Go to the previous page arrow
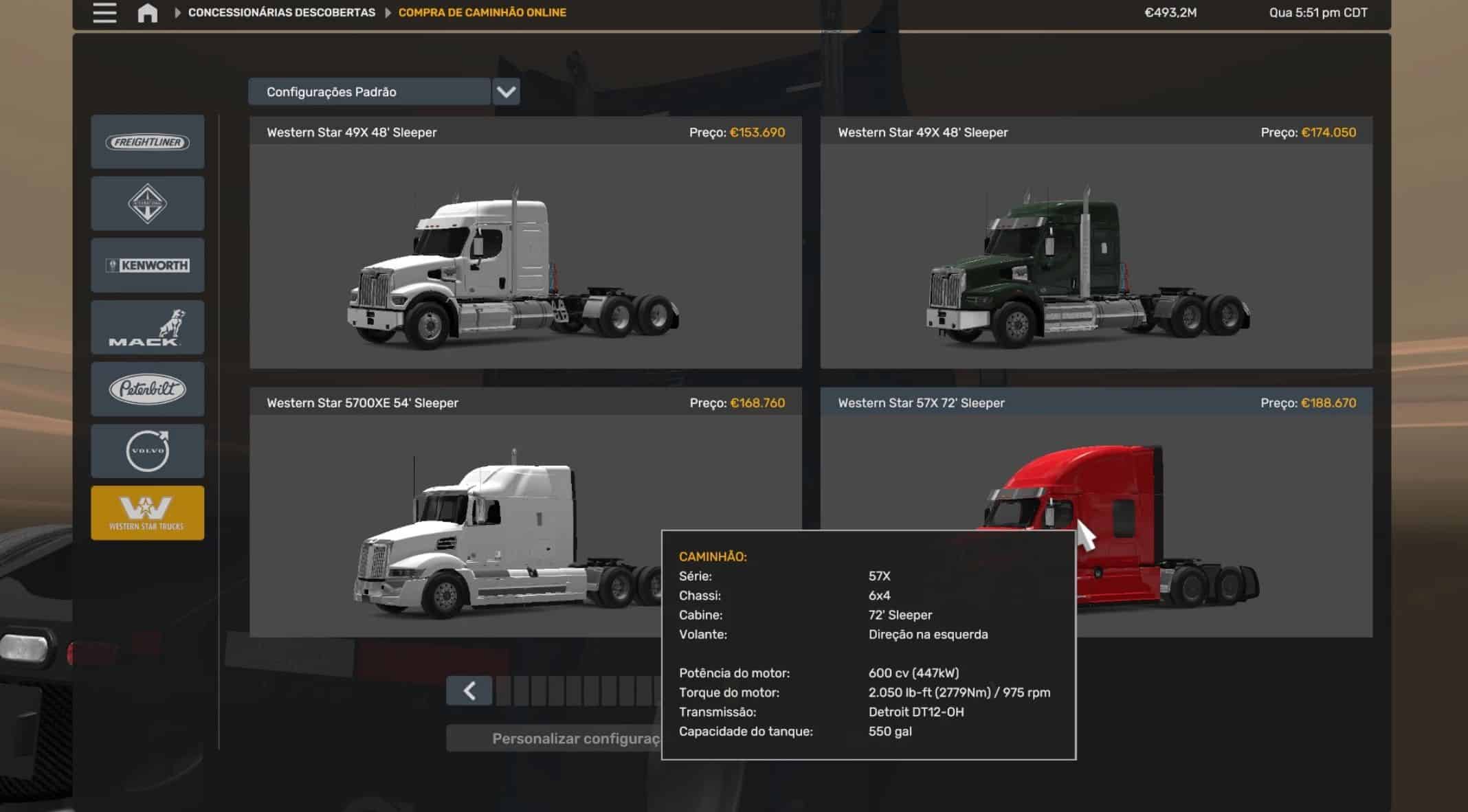The height and width of the screenshot is (812, 1468). [469, 690]
